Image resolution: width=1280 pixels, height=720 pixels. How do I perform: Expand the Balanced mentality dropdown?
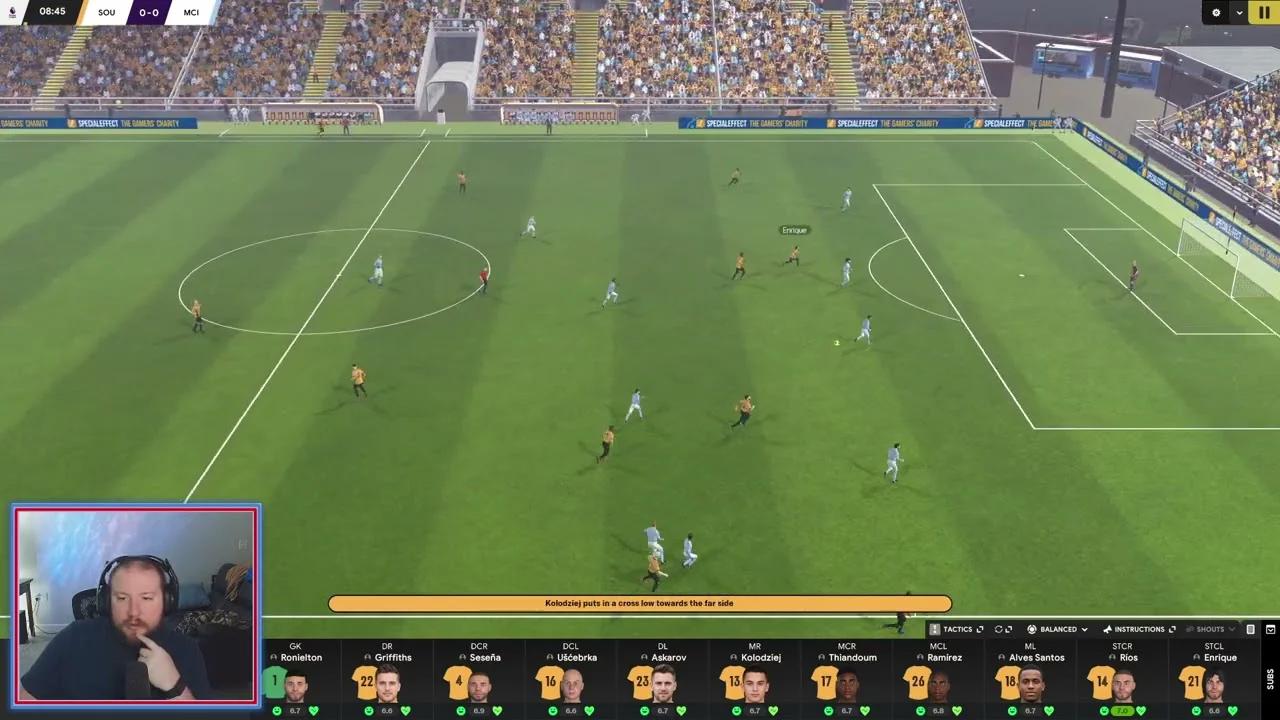(1084, 629)
